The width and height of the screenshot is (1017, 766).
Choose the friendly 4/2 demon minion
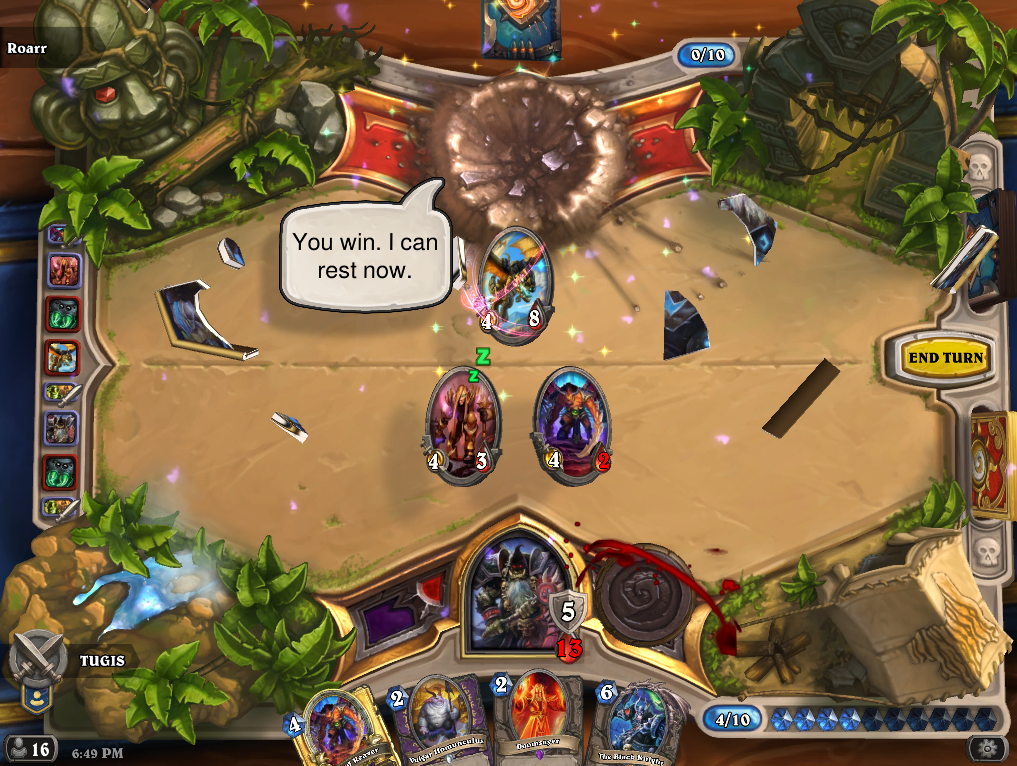tap(571, 425)
